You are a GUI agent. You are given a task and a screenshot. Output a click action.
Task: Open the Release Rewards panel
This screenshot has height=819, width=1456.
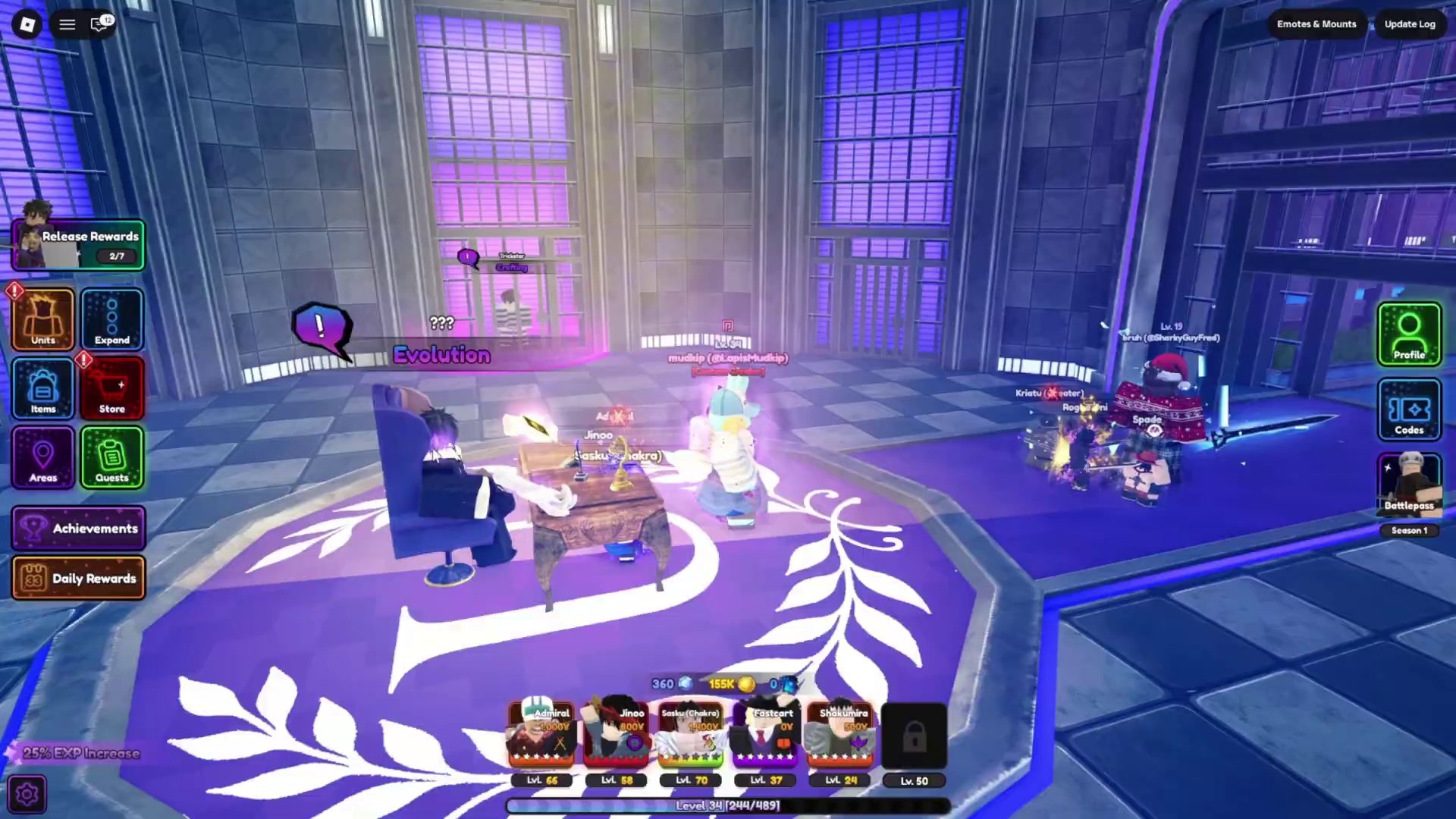[x=79, y=245]
